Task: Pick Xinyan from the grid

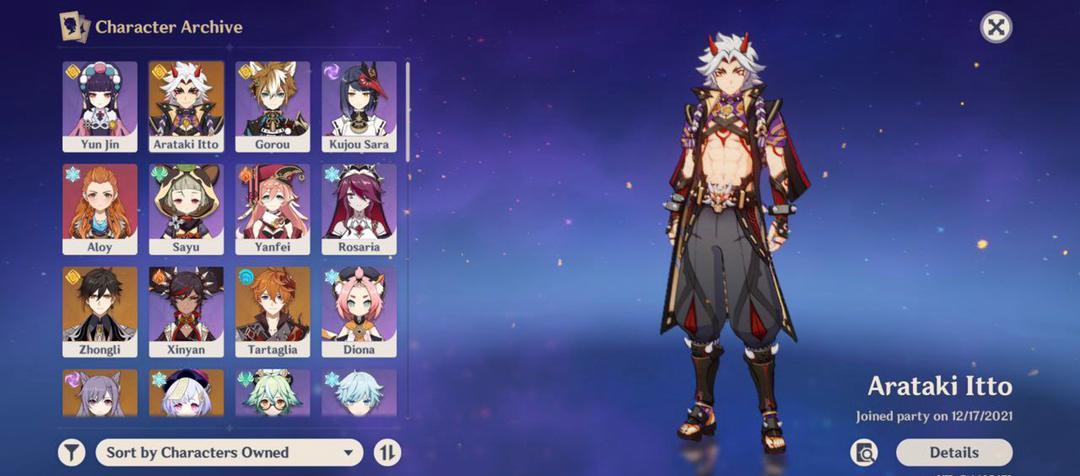Action: [x=186, y=311]
